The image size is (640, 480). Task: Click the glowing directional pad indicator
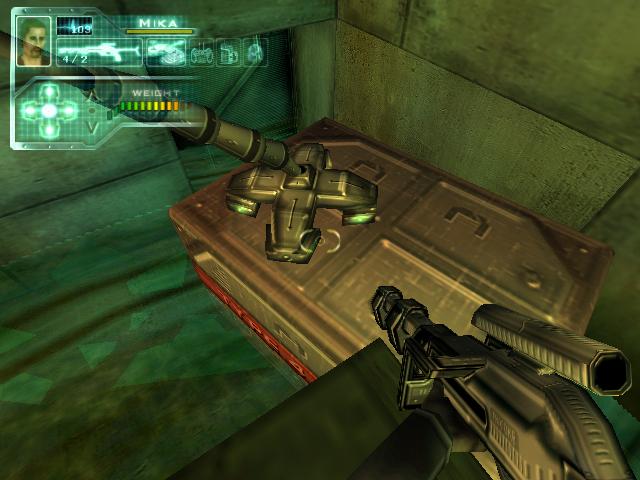48,108
